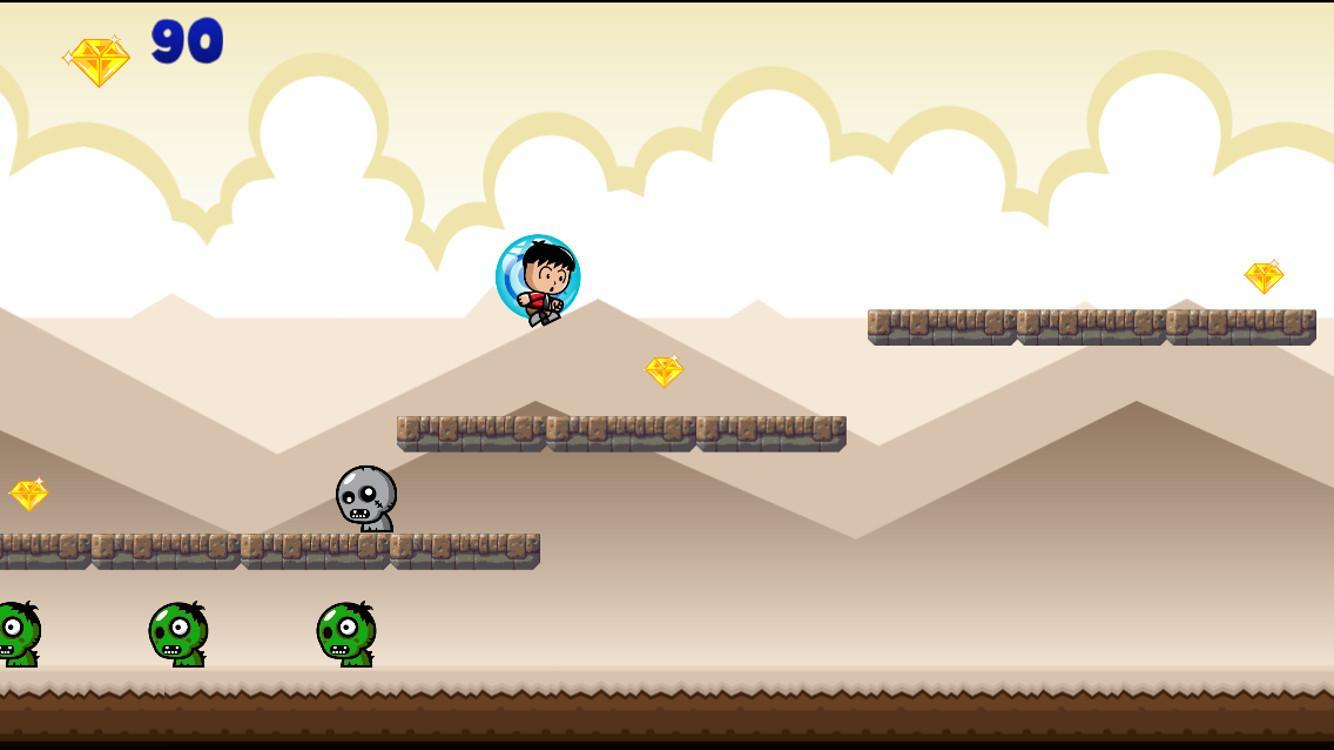
Task: Click the leftmost green zombie near the edge
Action: coord(18,635)
